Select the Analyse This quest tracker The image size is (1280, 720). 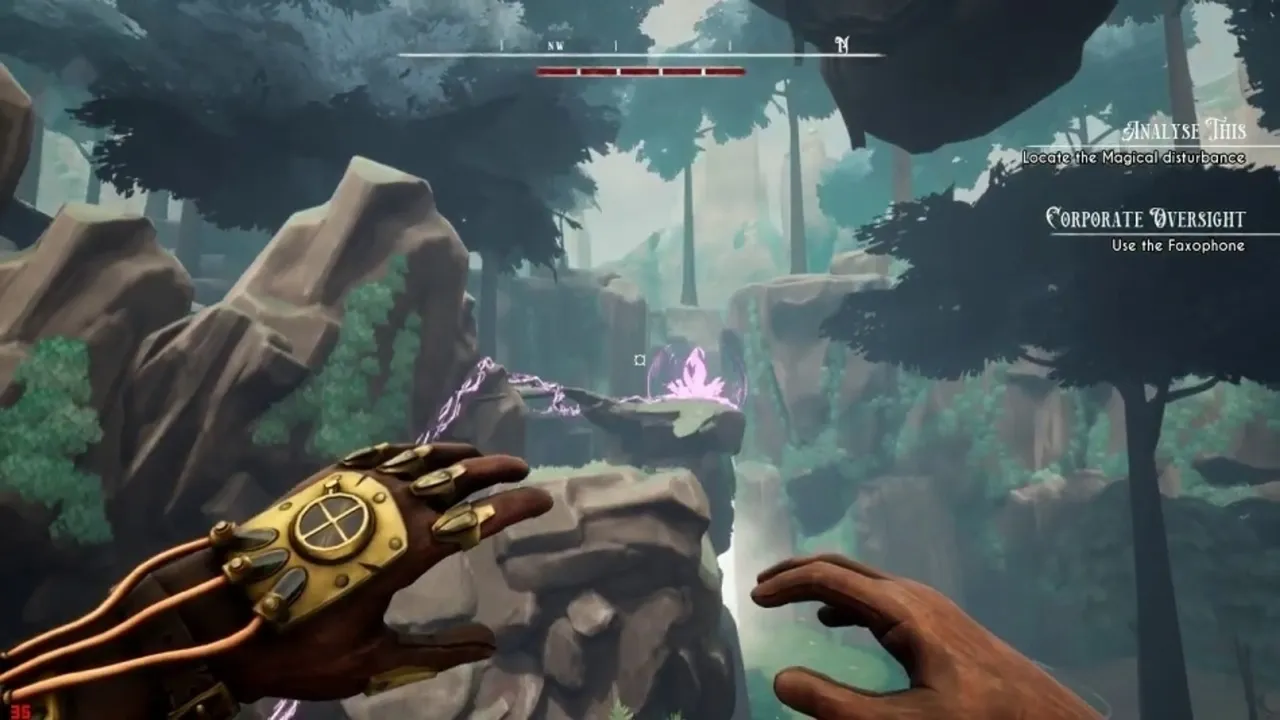pyautogui.click(x=1184, y=131)
